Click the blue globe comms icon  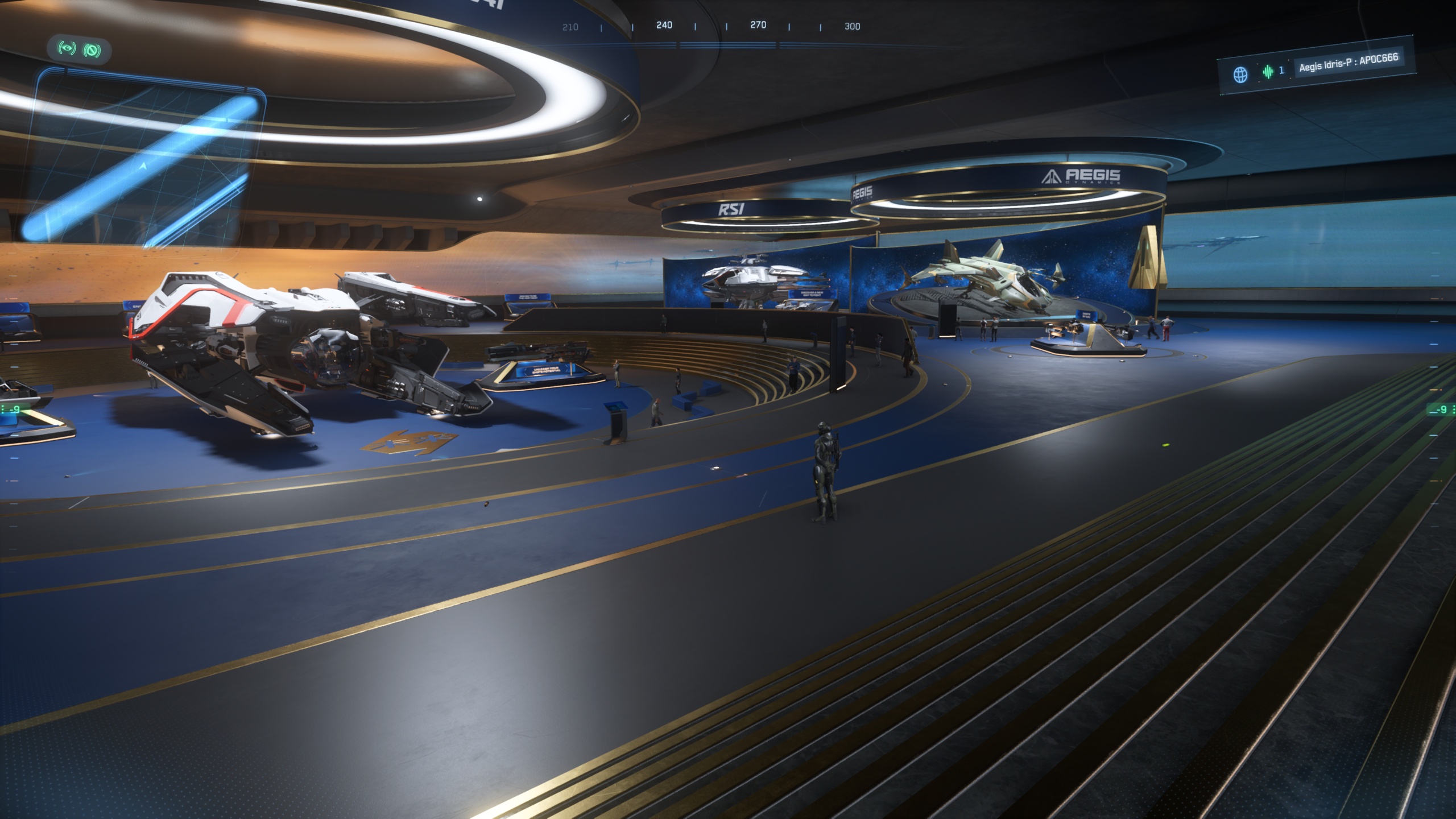(1240, 75)
